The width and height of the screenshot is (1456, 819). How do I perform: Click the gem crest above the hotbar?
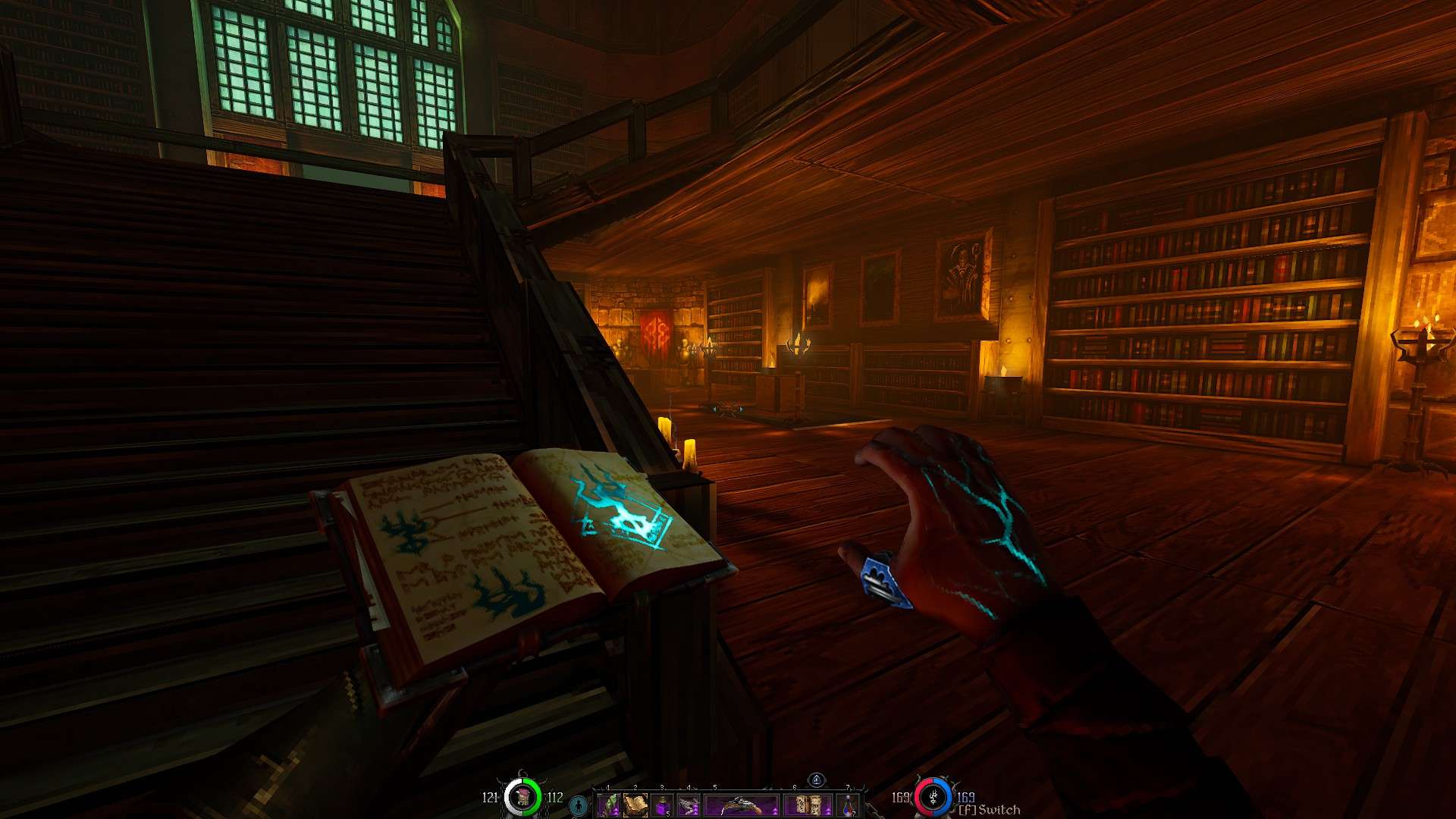coord(817,780)
